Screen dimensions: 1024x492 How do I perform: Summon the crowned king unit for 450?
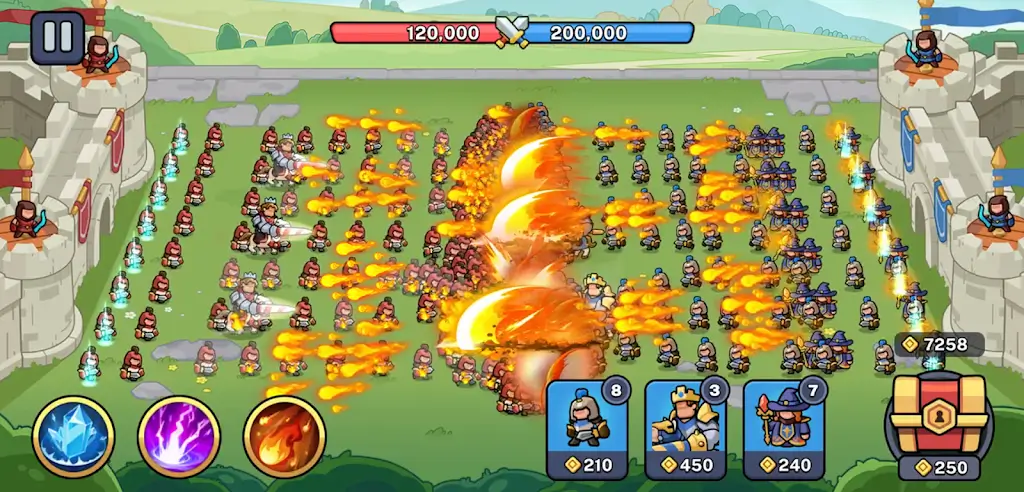click(x=684, y=430)
